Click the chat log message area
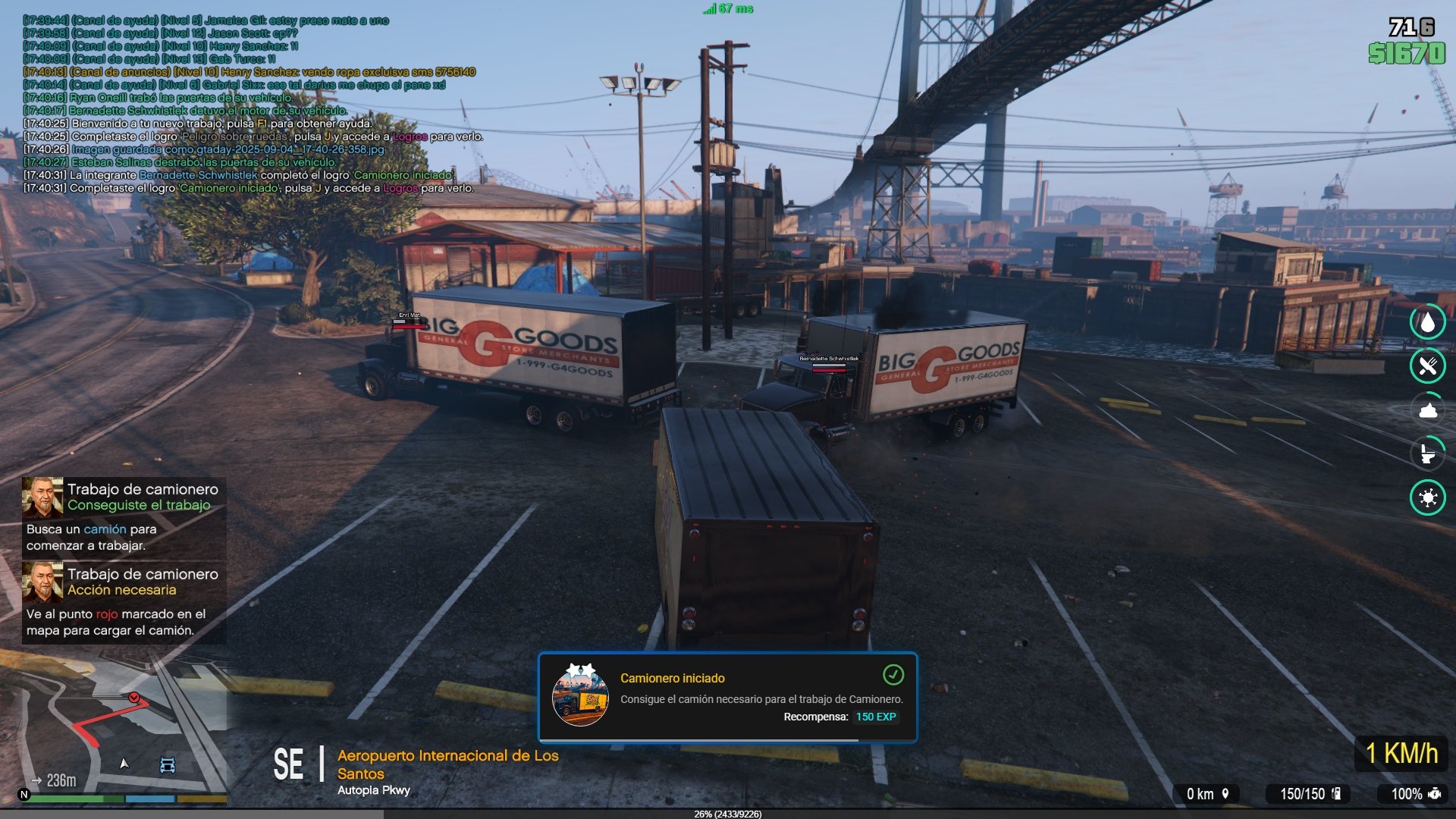The image size is (1456, 819). [250, 104]
